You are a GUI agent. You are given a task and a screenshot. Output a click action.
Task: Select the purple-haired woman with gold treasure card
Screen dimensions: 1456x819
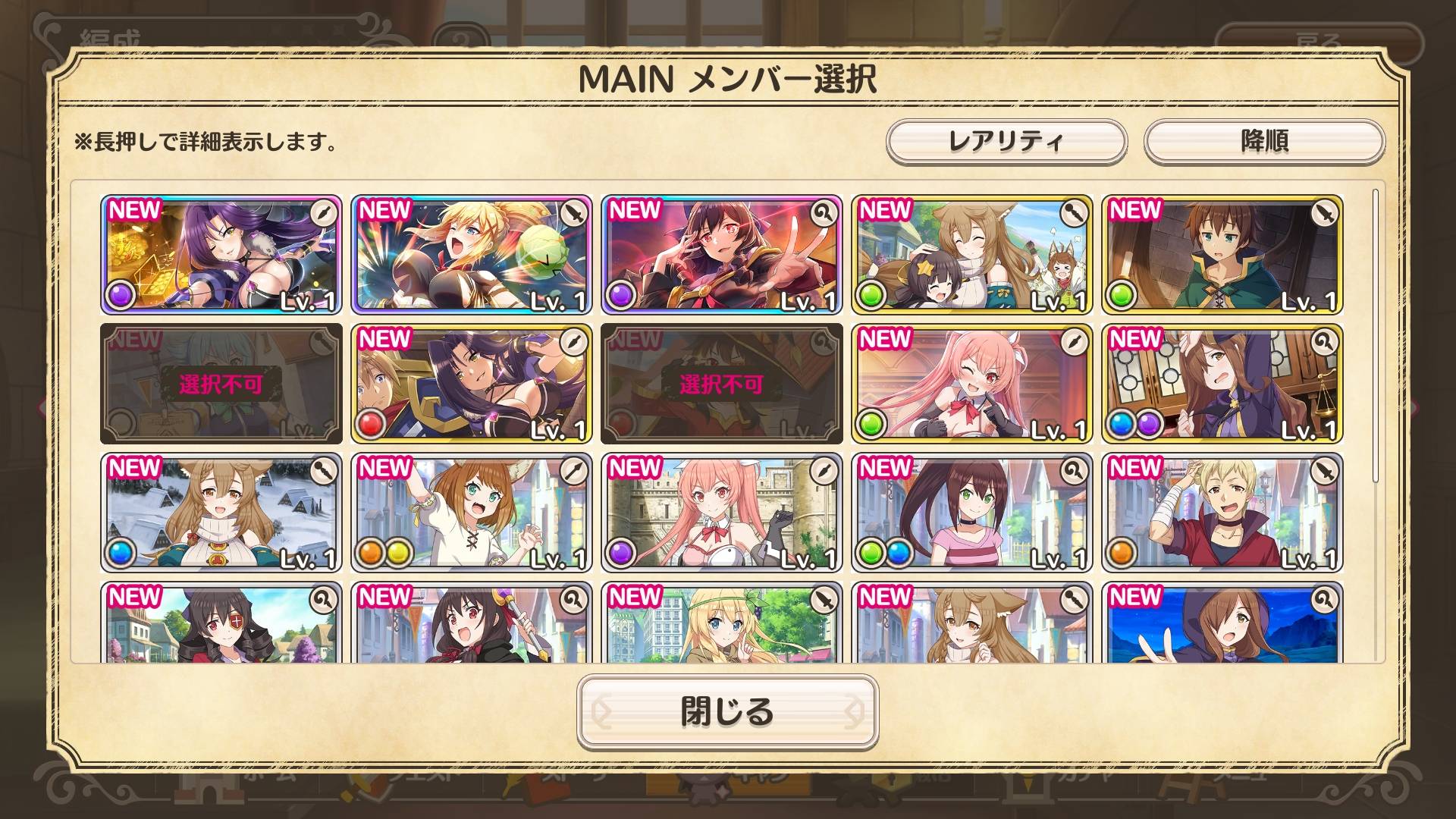click(221, 255)
